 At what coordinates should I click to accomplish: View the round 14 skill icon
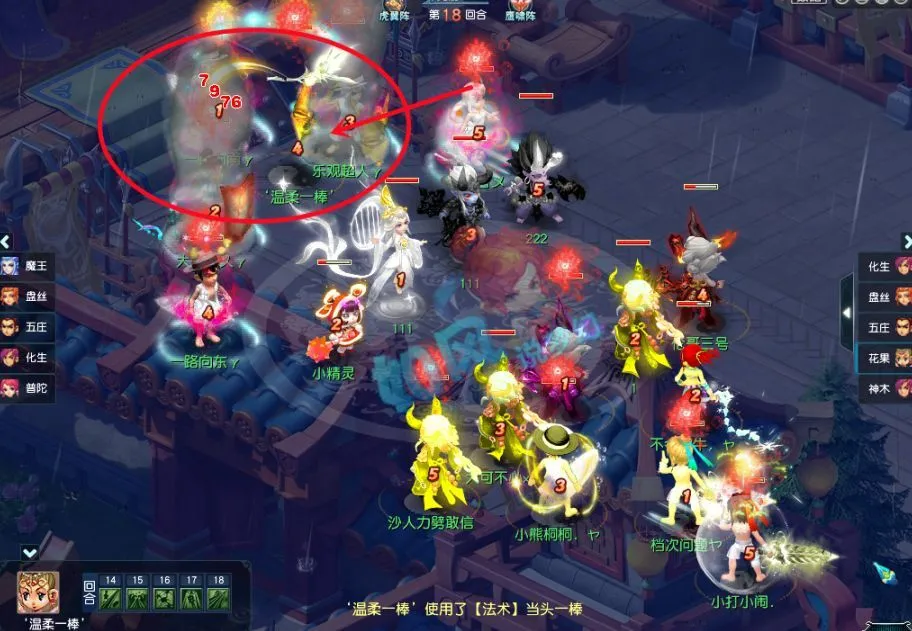click(111, 598)
